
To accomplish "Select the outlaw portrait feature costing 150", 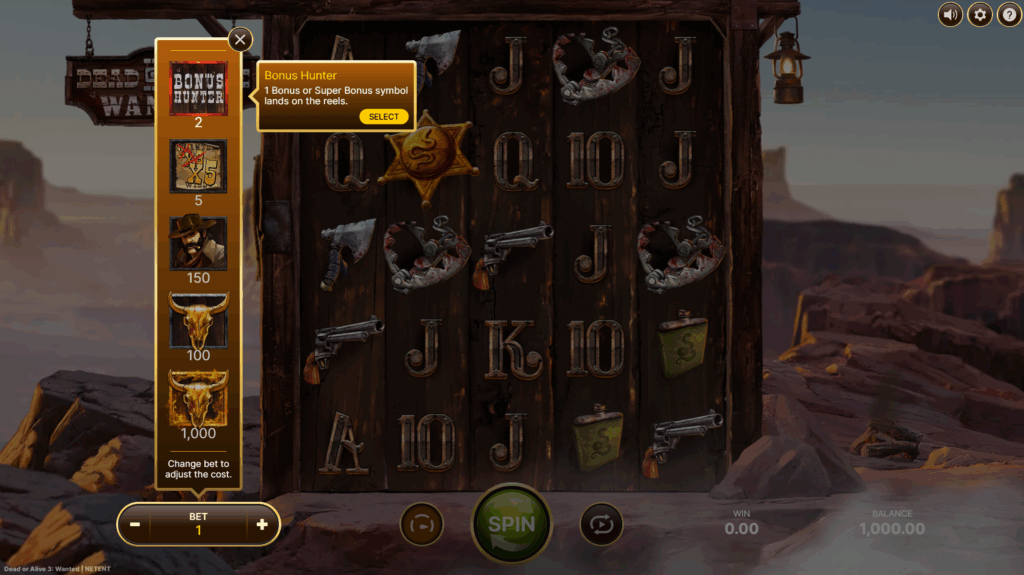I will click(x=198, y=243).
